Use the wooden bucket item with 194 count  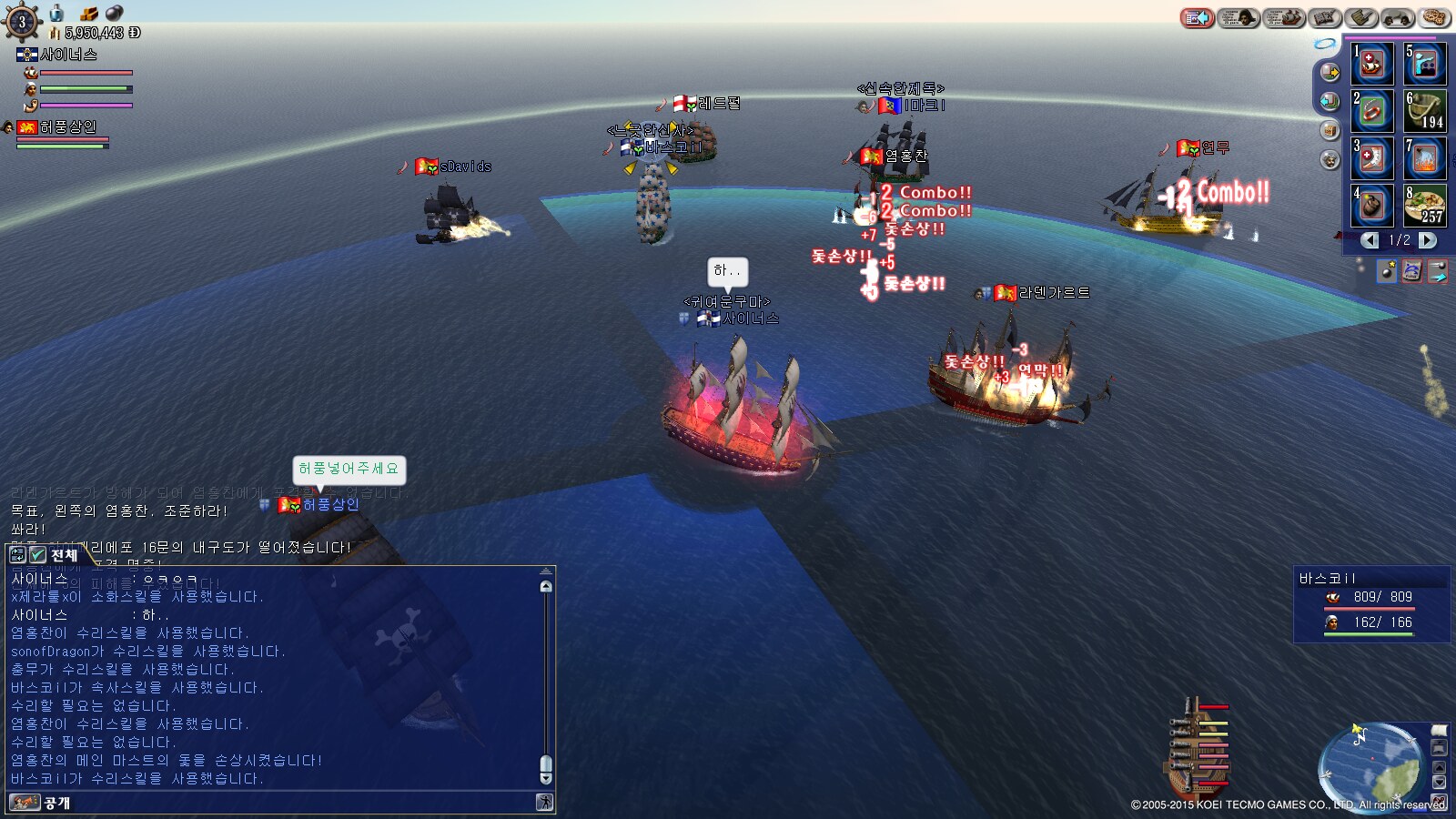[1425, 111]
